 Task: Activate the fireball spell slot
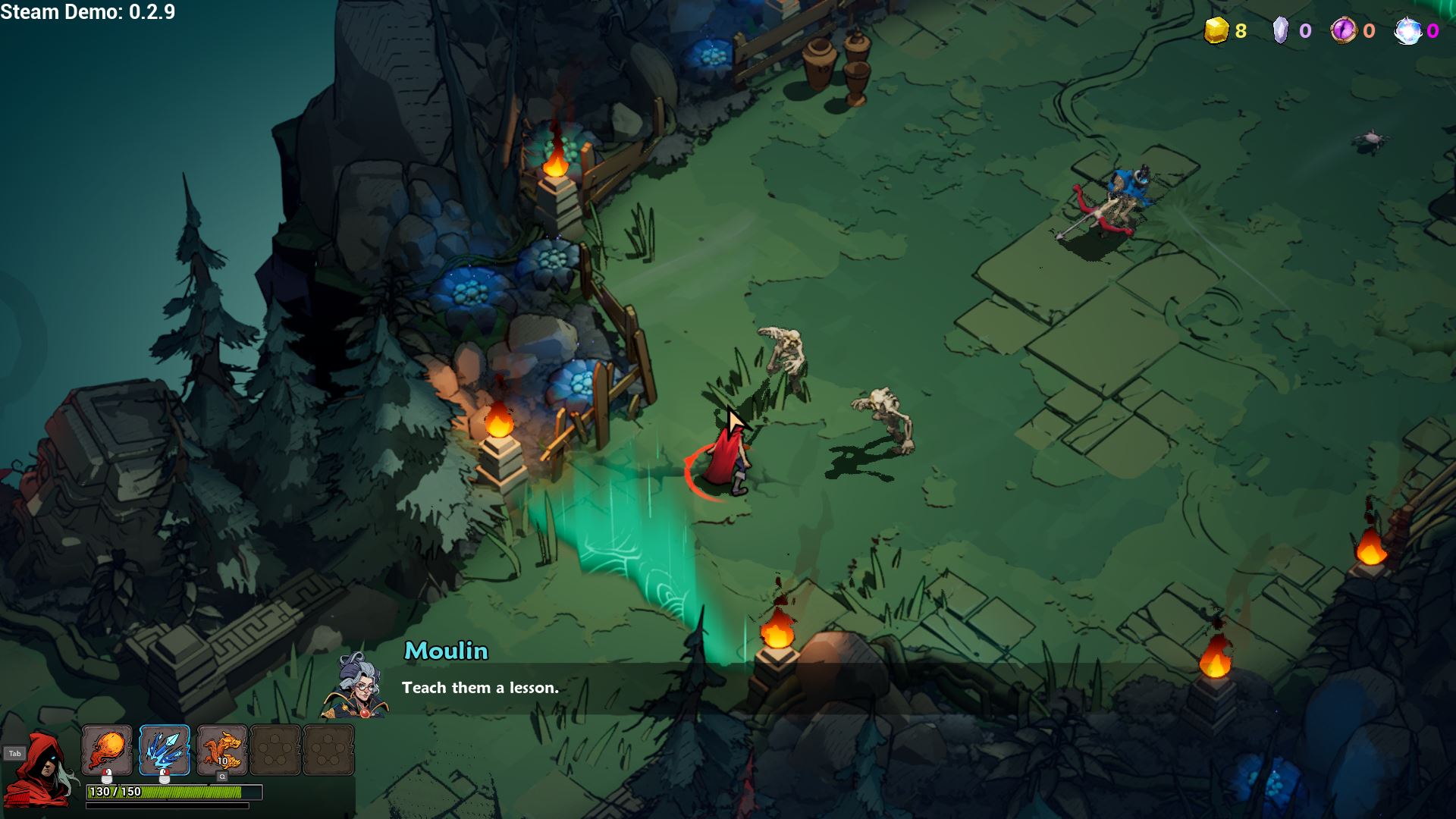coord(107,750)
